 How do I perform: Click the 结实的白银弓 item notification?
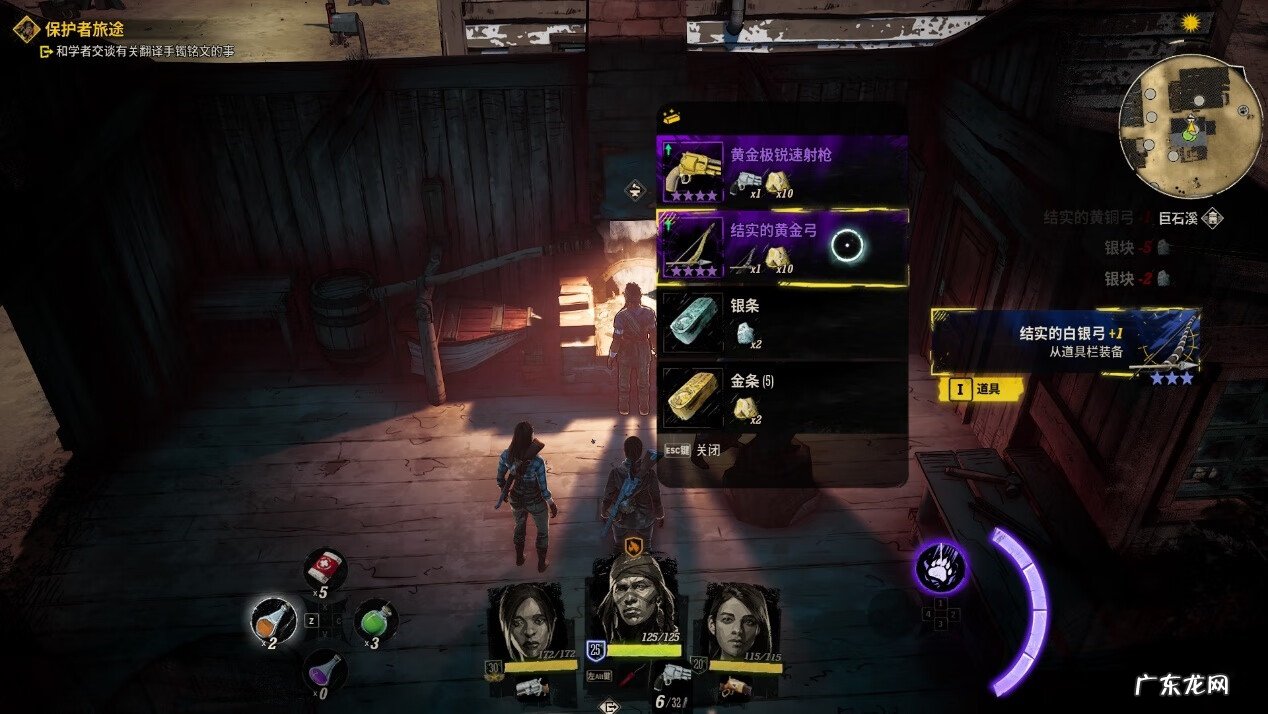(1066, 342)
